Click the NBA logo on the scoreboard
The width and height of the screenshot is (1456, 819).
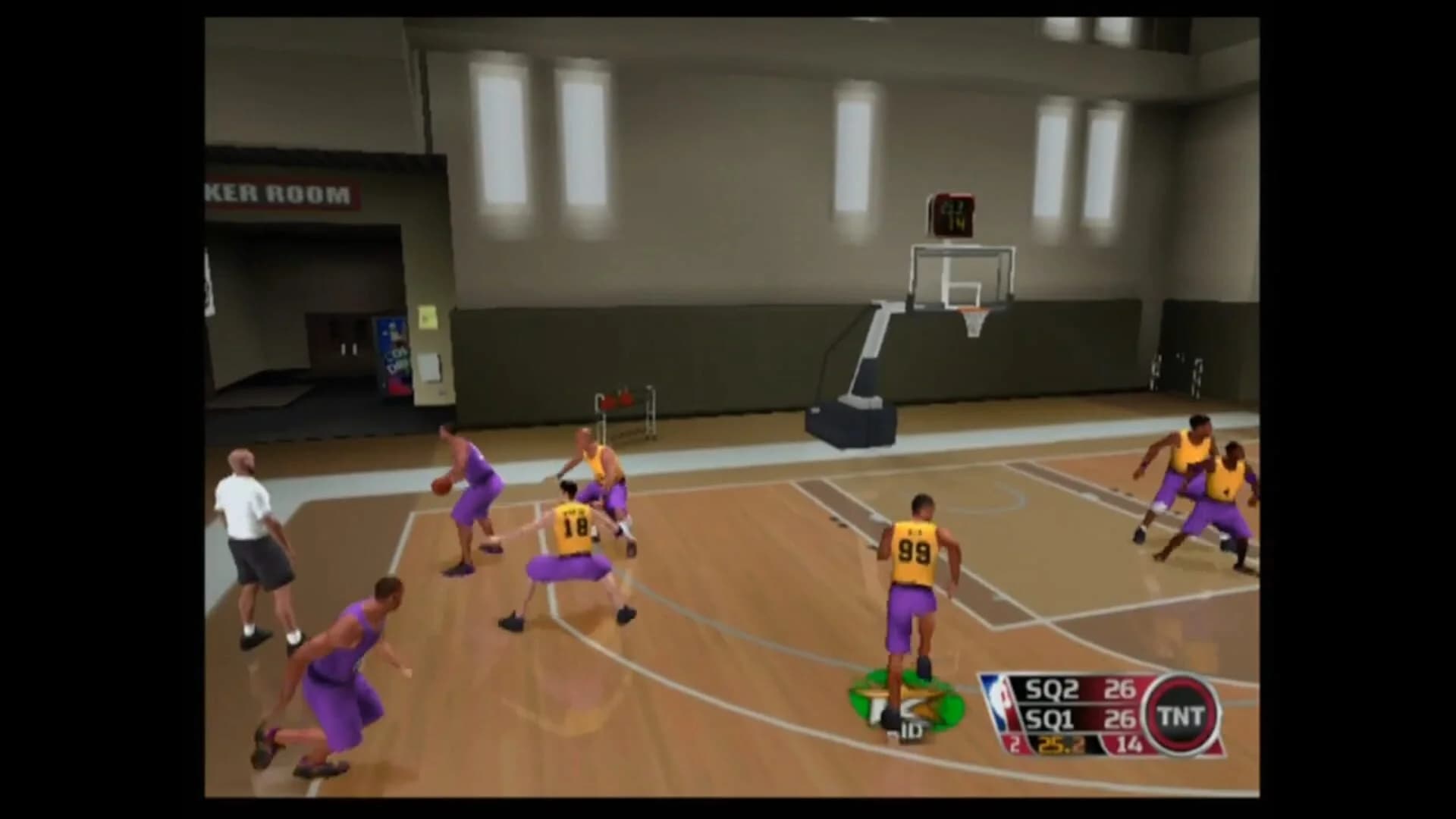click(997, 701)
